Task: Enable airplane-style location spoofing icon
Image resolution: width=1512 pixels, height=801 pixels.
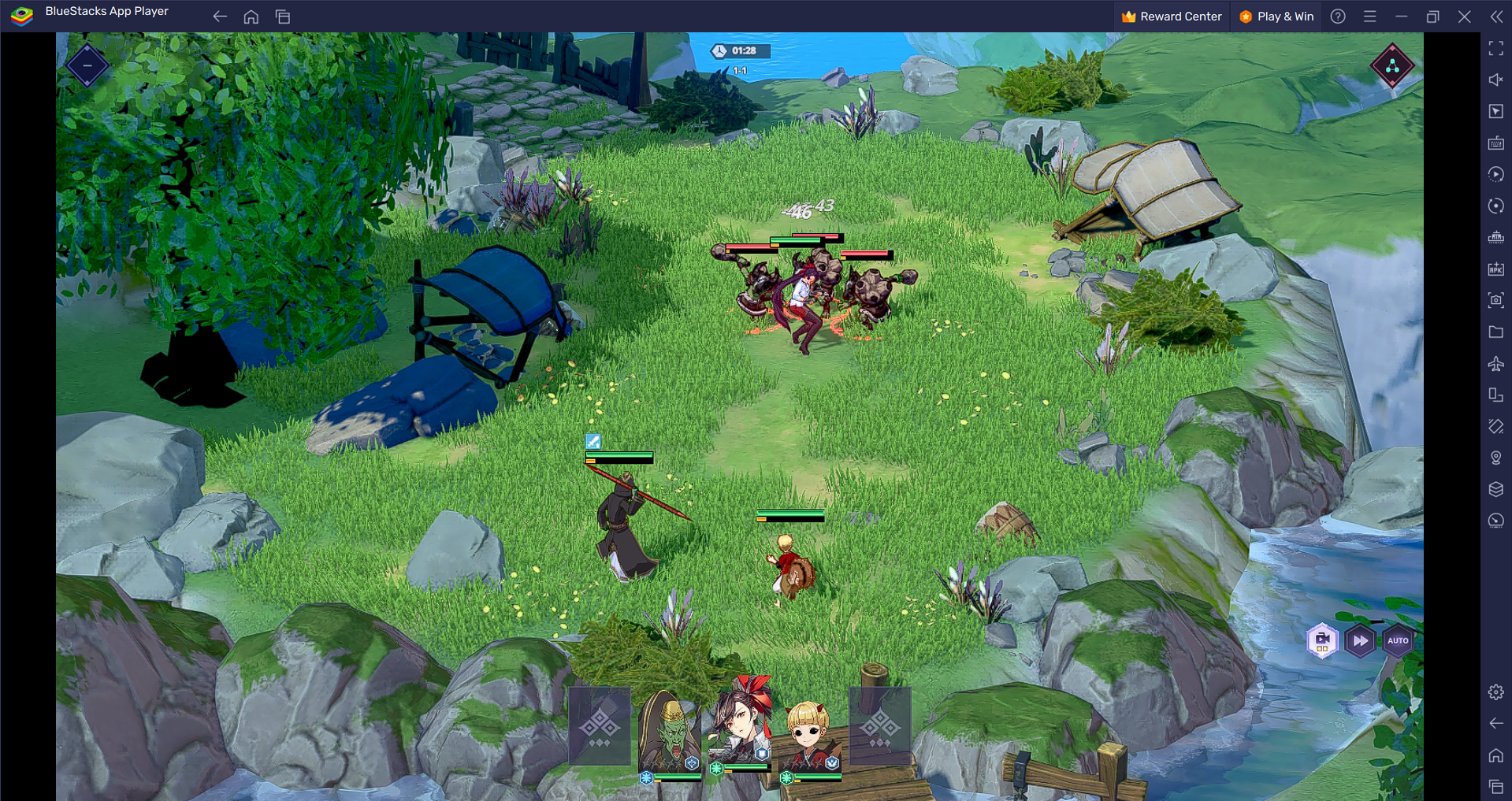Action: (x=1495, y=363)
